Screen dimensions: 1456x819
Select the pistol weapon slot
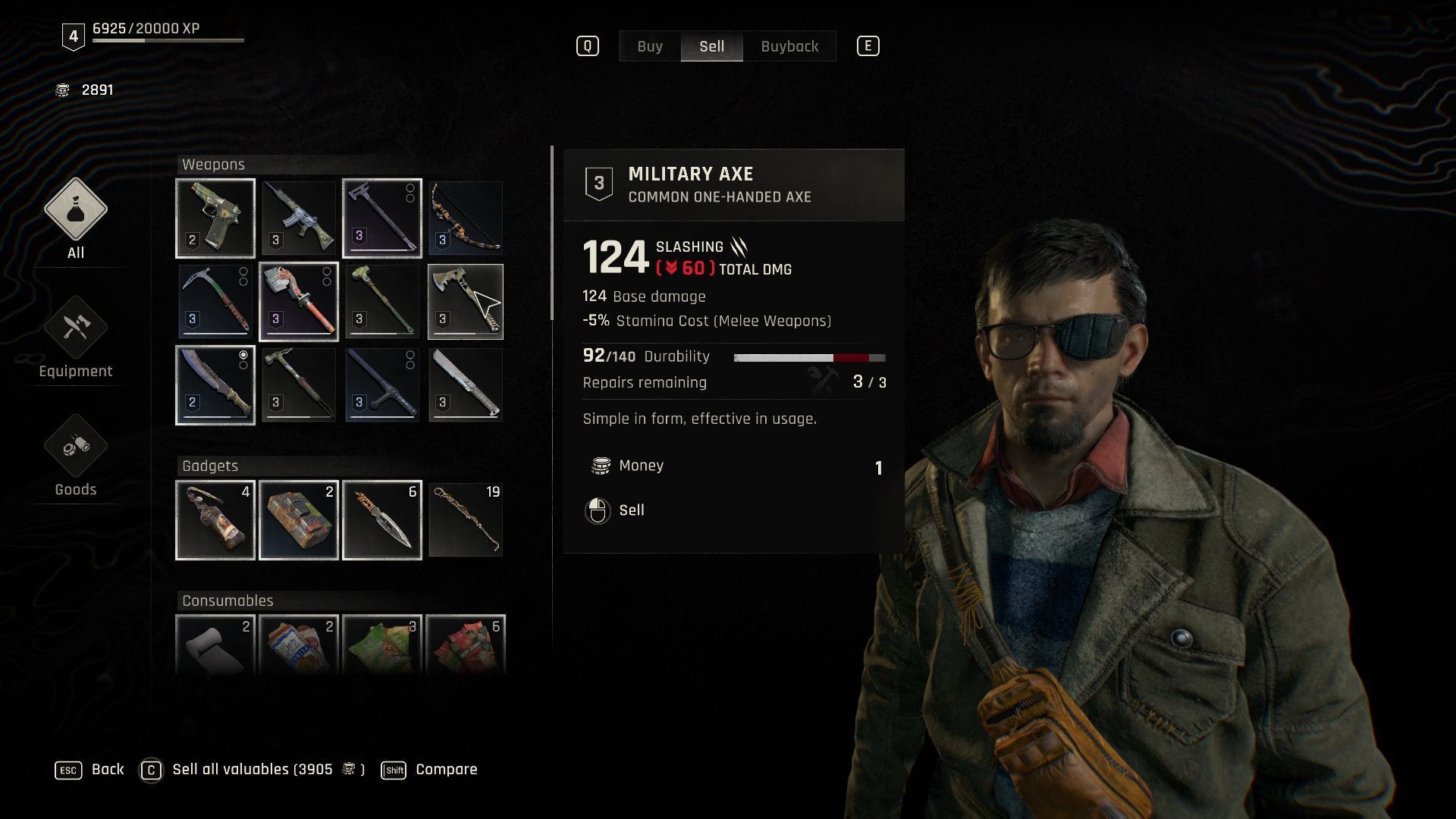click(215, 218)
